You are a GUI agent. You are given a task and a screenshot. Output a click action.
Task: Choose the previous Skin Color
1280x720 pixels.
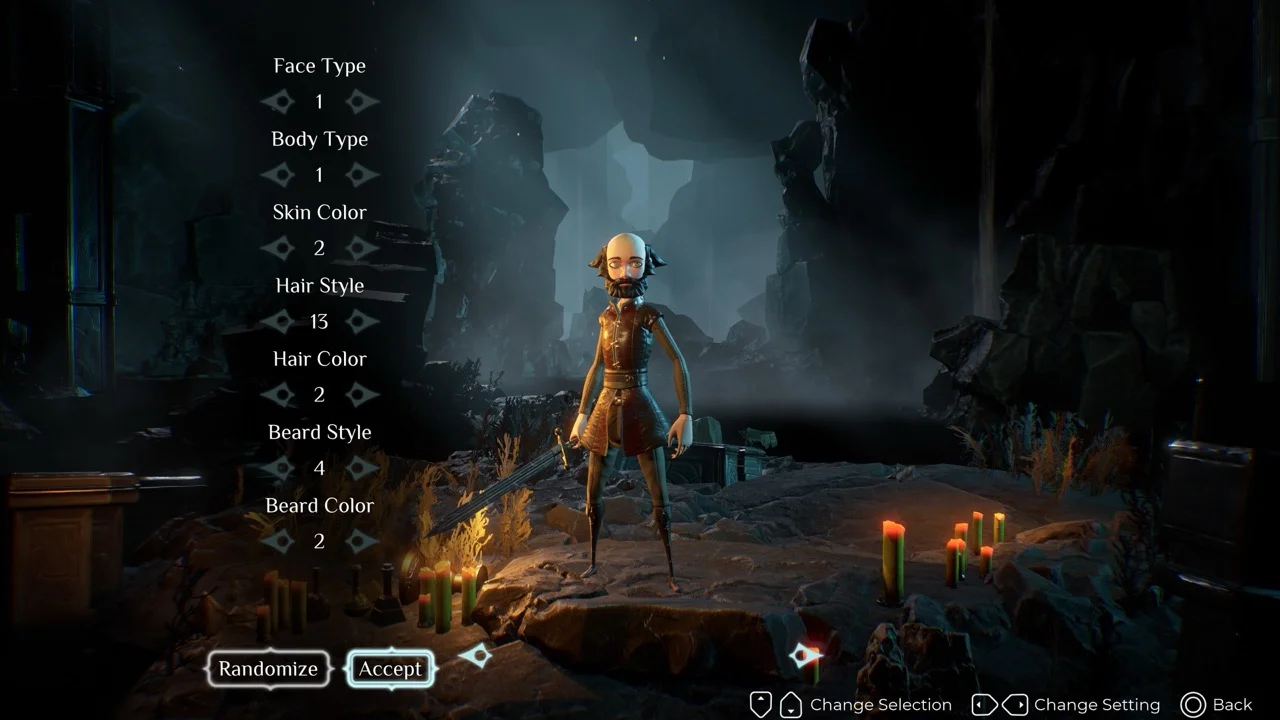(277, 248)
